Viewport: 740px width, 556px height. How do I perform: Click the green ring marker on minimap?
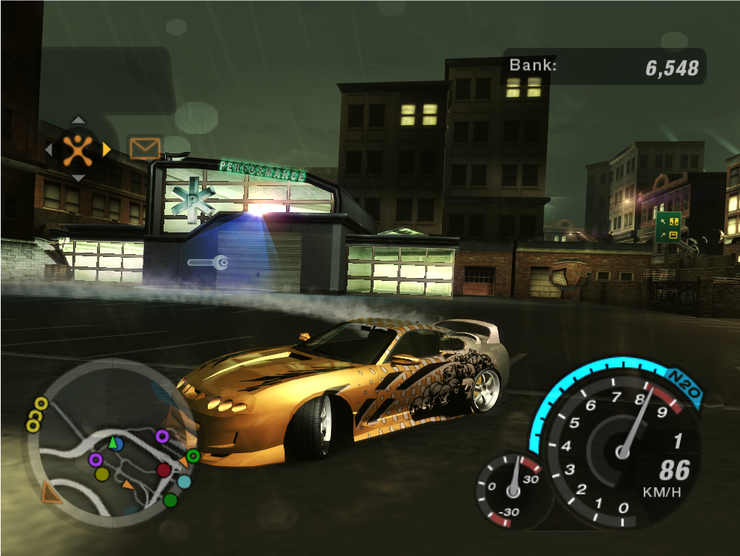coord(193,456)
